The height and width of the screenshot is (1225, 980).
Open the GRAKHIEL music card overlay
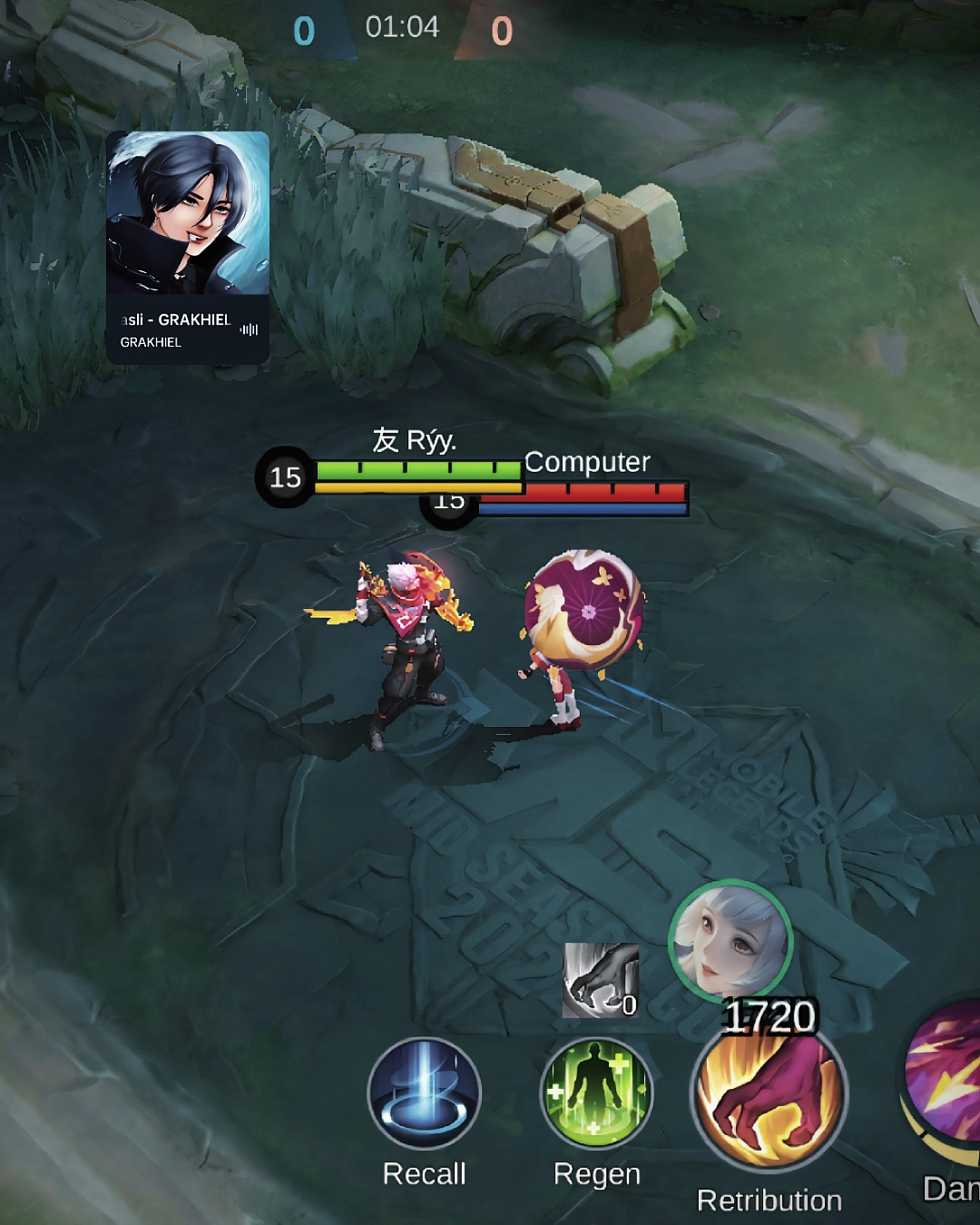tap(188, 248)
